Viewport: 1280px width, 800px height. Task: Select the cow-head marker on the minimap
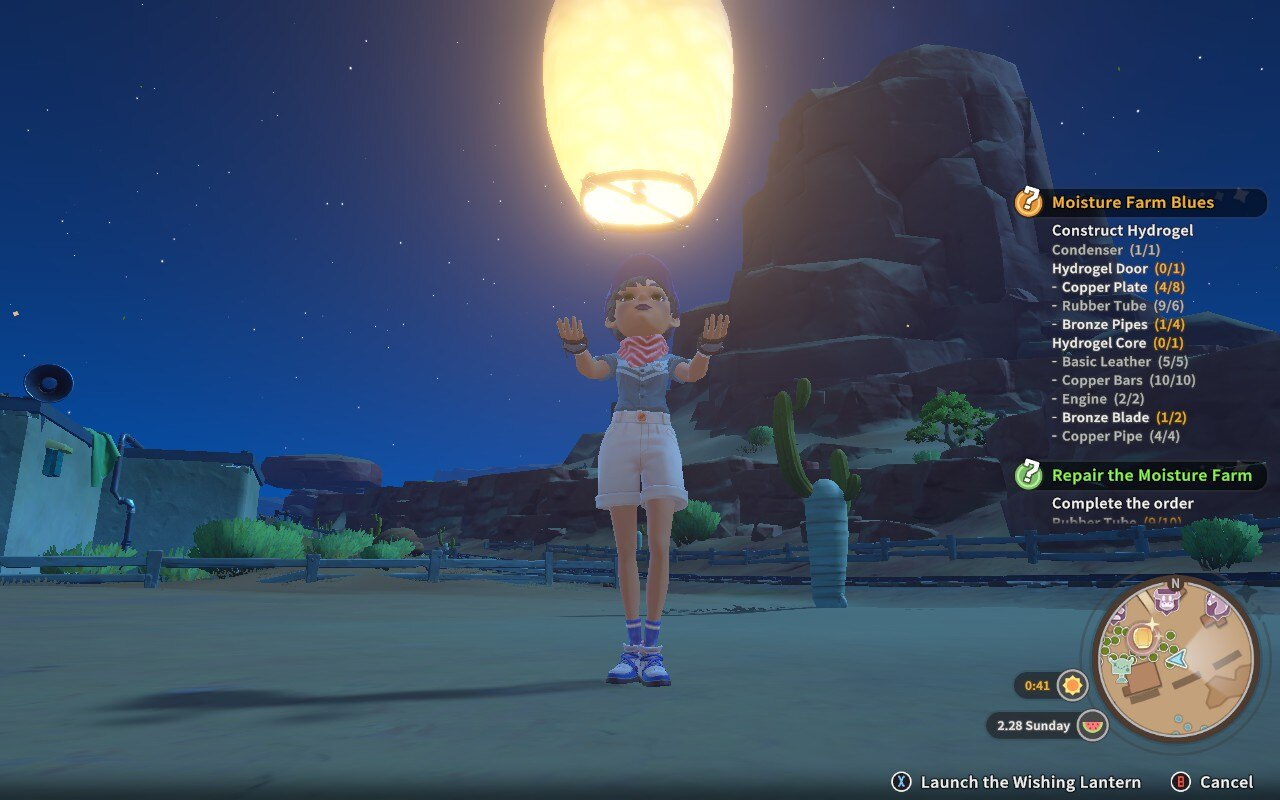pyautogui.click(x=1165, y=601)
